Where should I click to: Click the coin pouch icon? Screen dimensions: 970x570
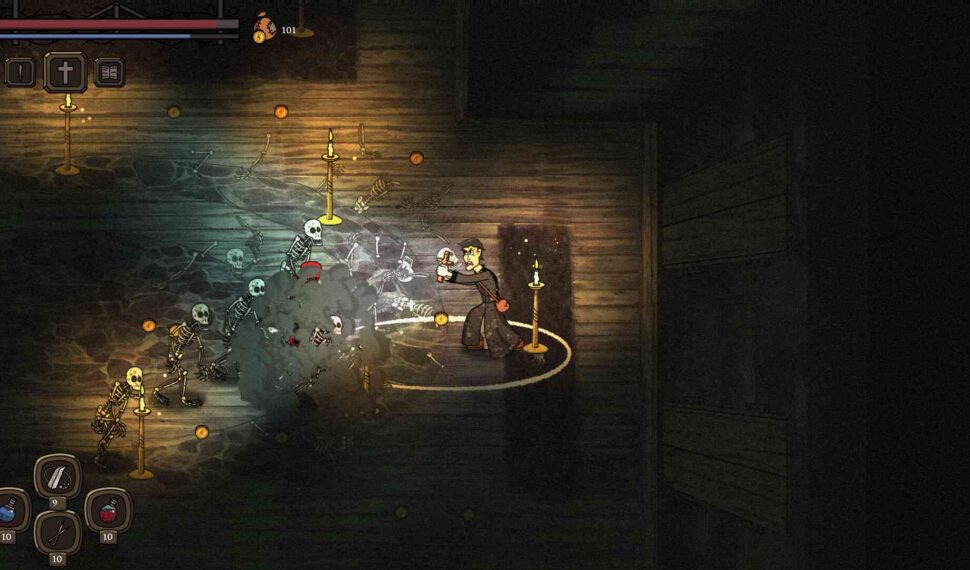264,28
